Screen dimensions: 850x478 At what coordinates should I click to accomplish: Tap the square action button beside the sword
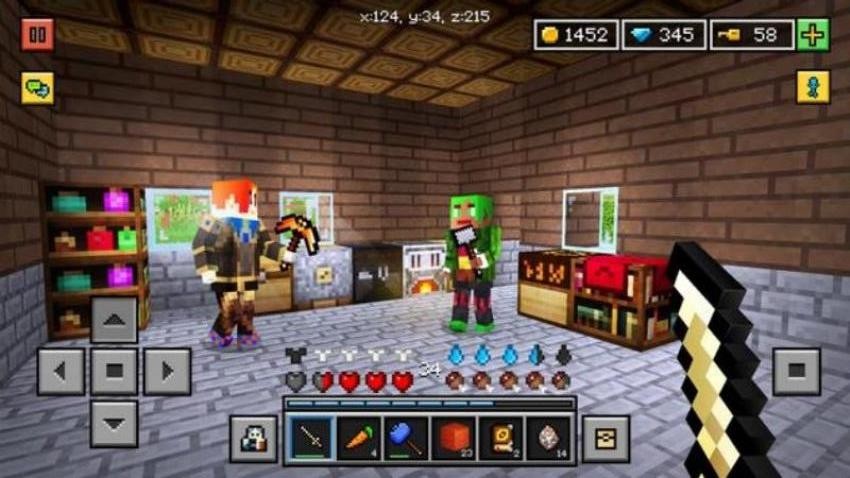point(796,371)
